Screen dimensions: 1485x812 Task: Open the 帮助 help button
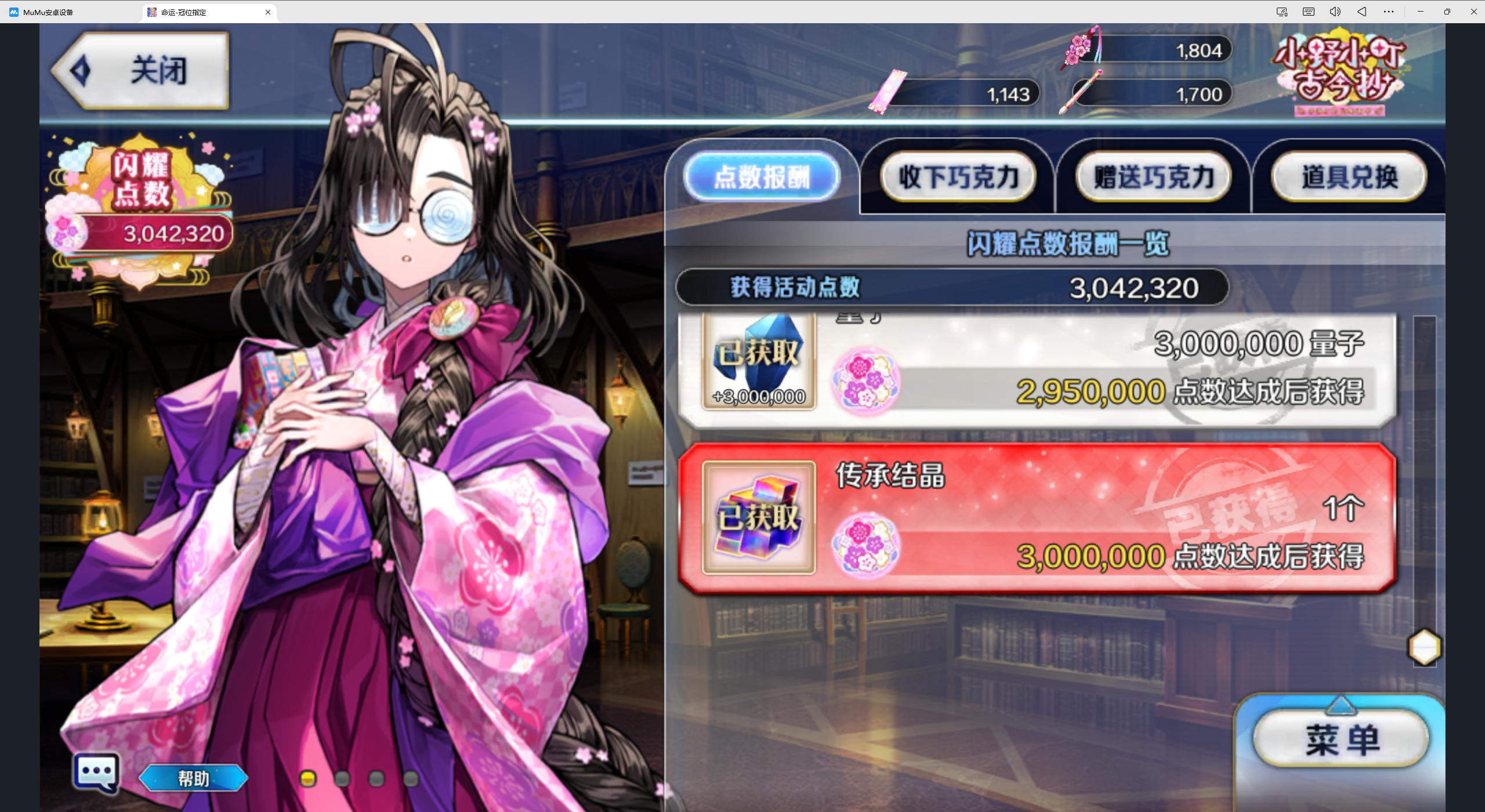click(x=193, y=778)
